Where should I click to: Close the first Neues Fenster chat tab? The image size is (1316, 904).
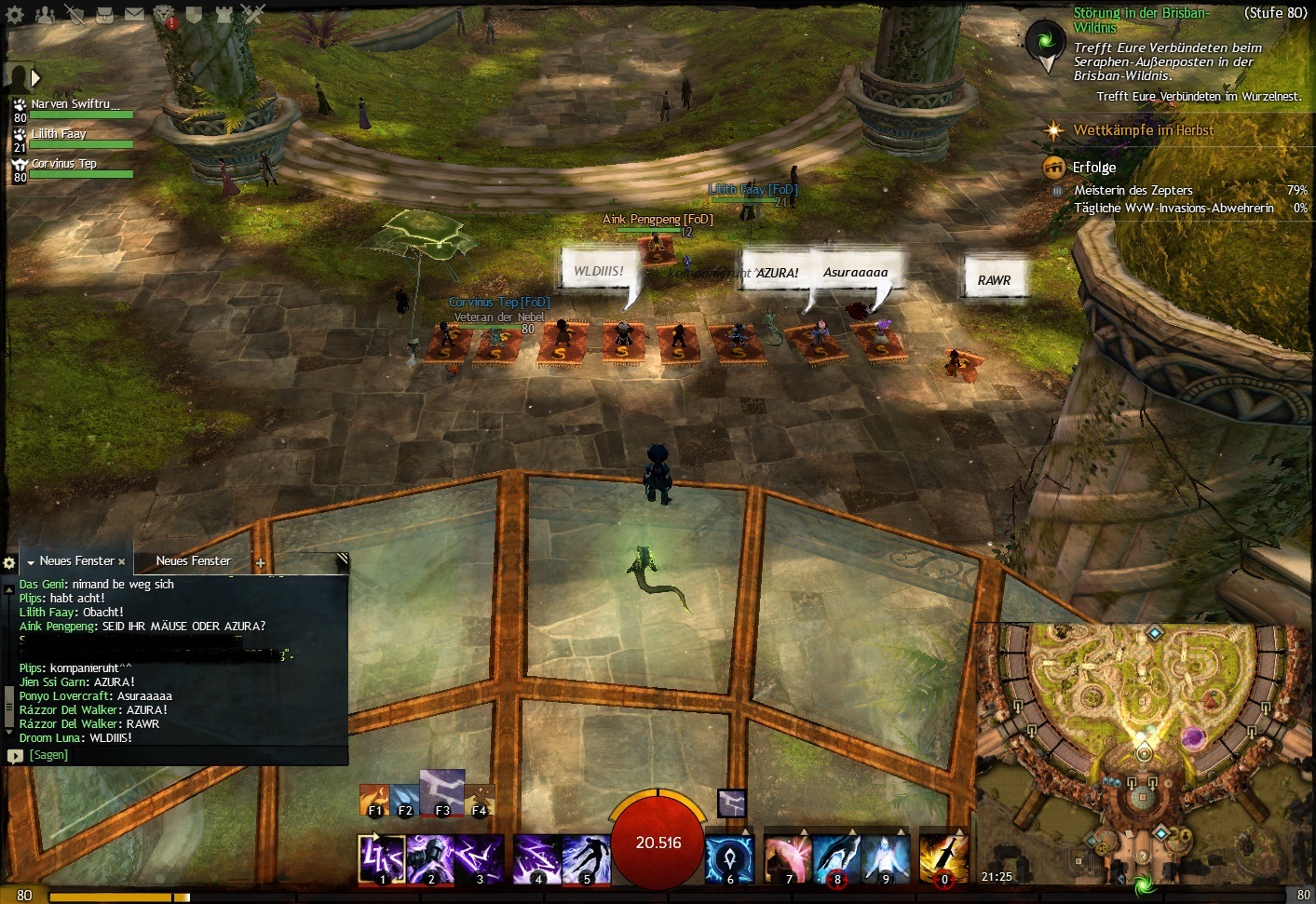(122, 562)
